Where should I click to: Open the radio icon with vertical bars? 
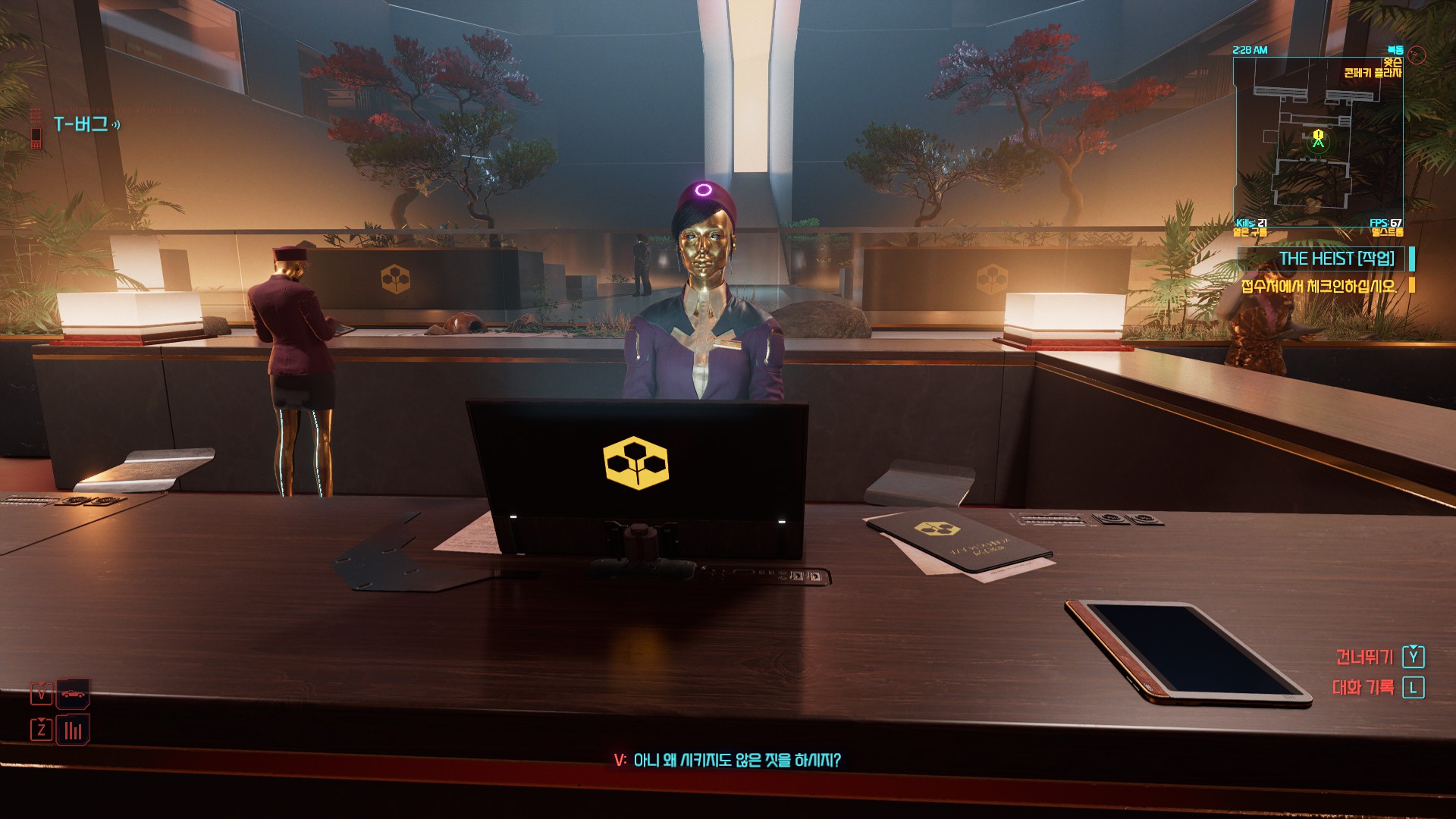[x=73, y=730]
